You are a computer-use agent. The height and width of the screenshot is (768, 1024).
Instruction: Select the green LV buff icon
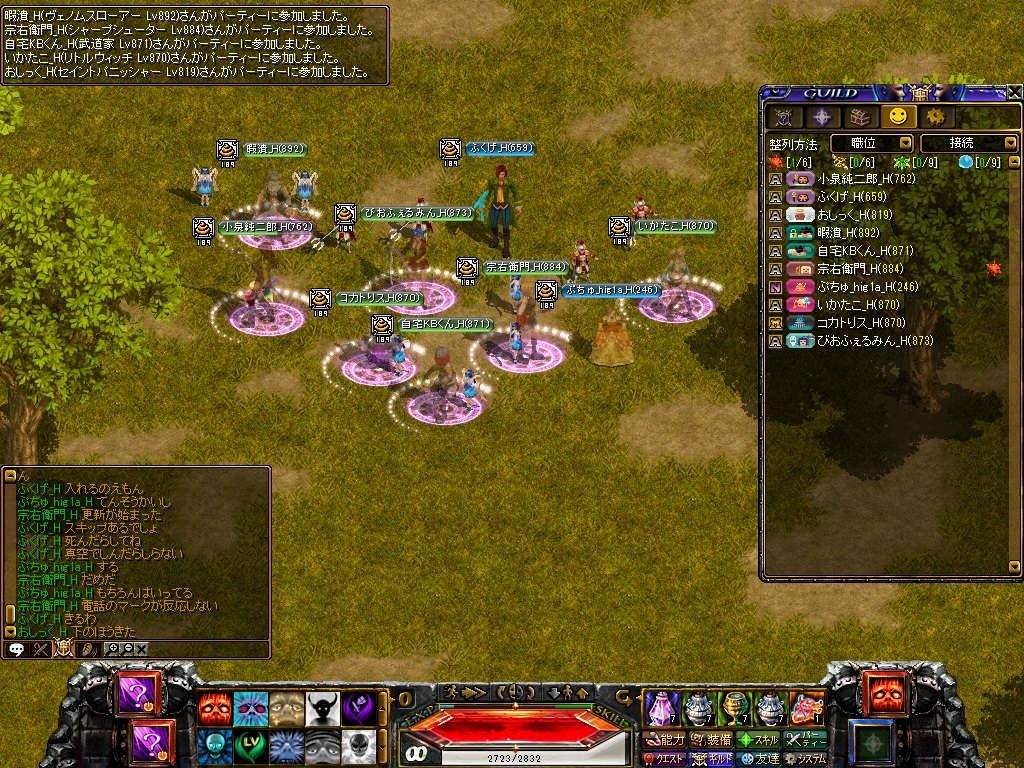(249, 745)
